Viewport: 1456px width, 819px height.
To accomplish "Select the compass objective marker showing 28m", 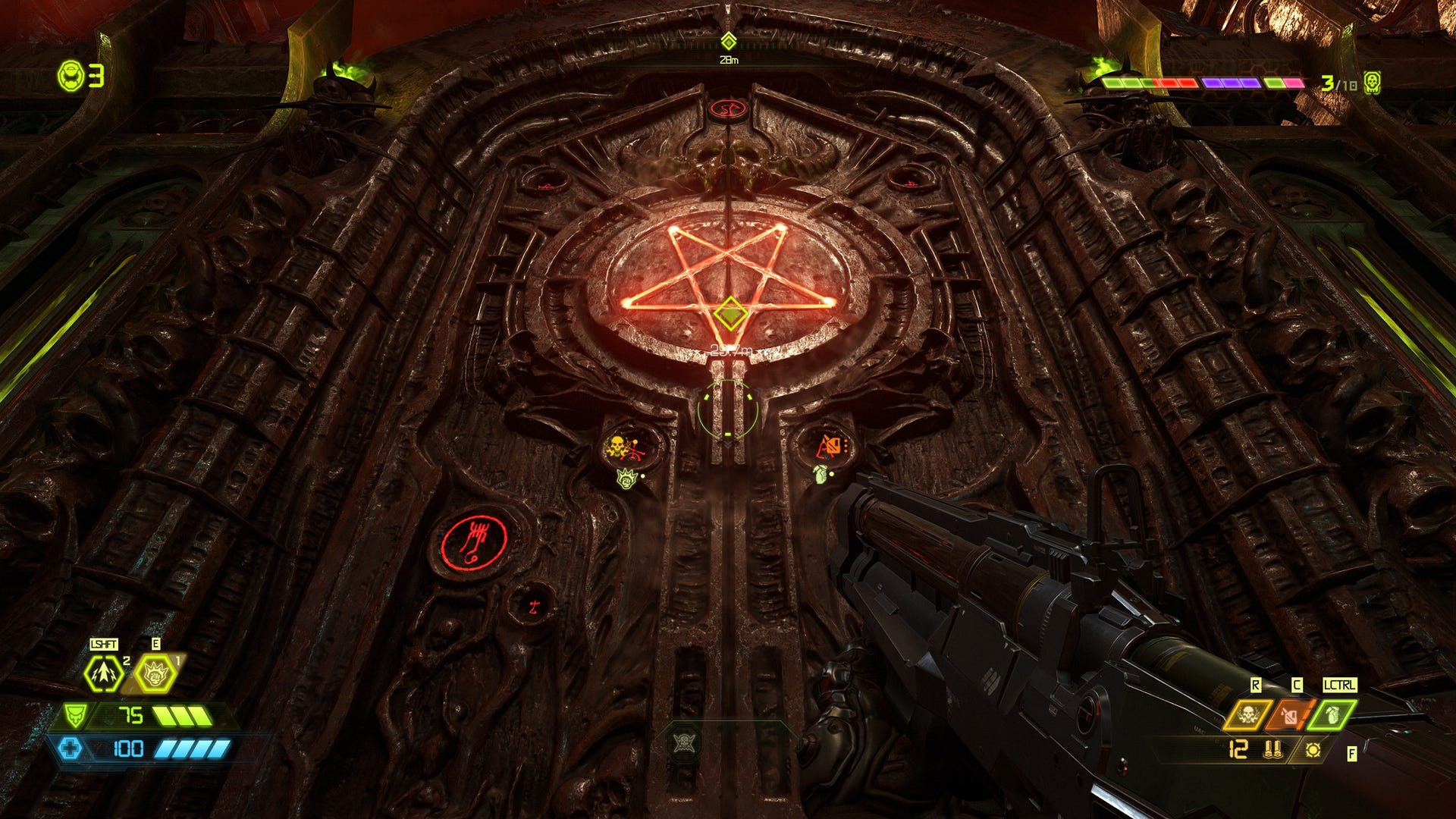I will [728, 42].
